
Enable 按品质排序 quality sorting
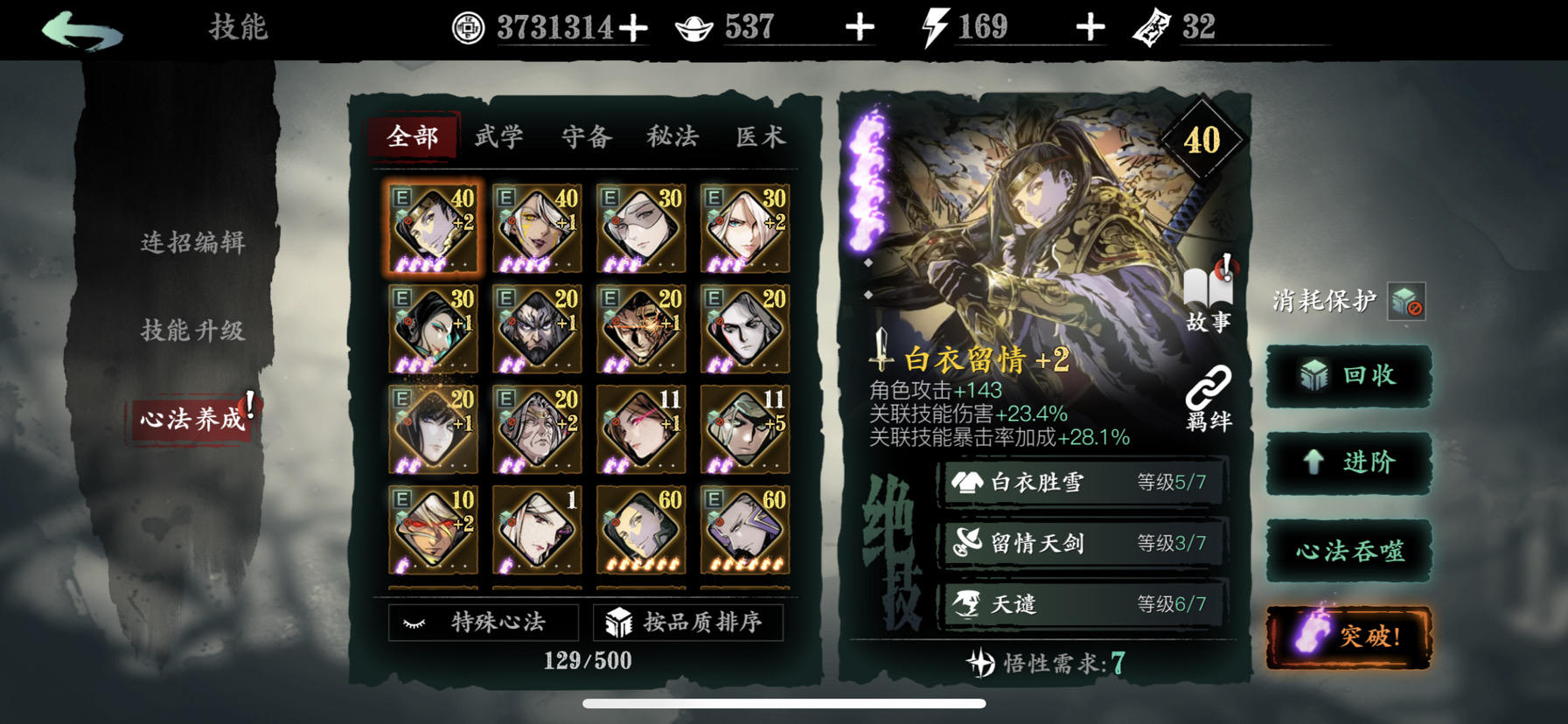(690, 622)
